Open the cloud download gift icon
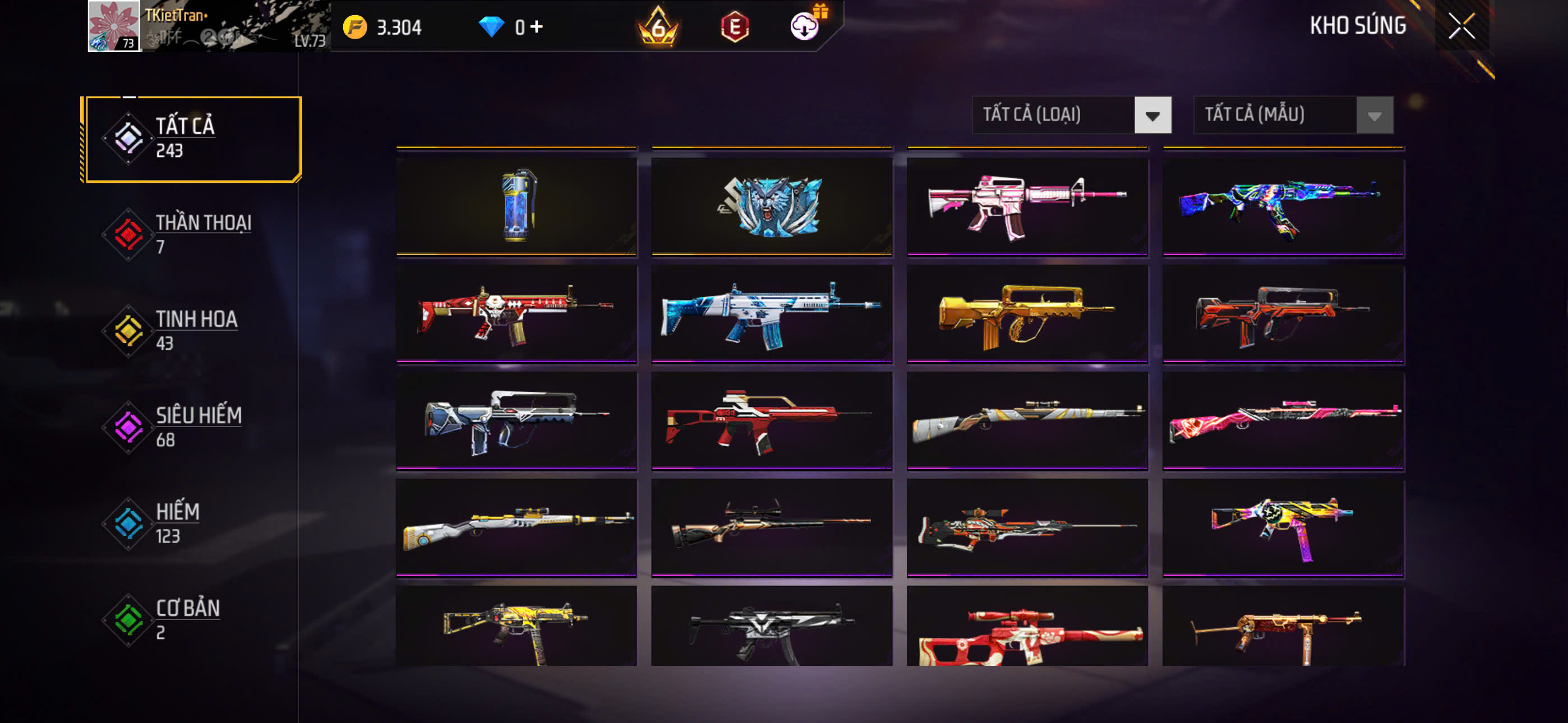The image size is (1568, 723). click(x=805, y=26)
